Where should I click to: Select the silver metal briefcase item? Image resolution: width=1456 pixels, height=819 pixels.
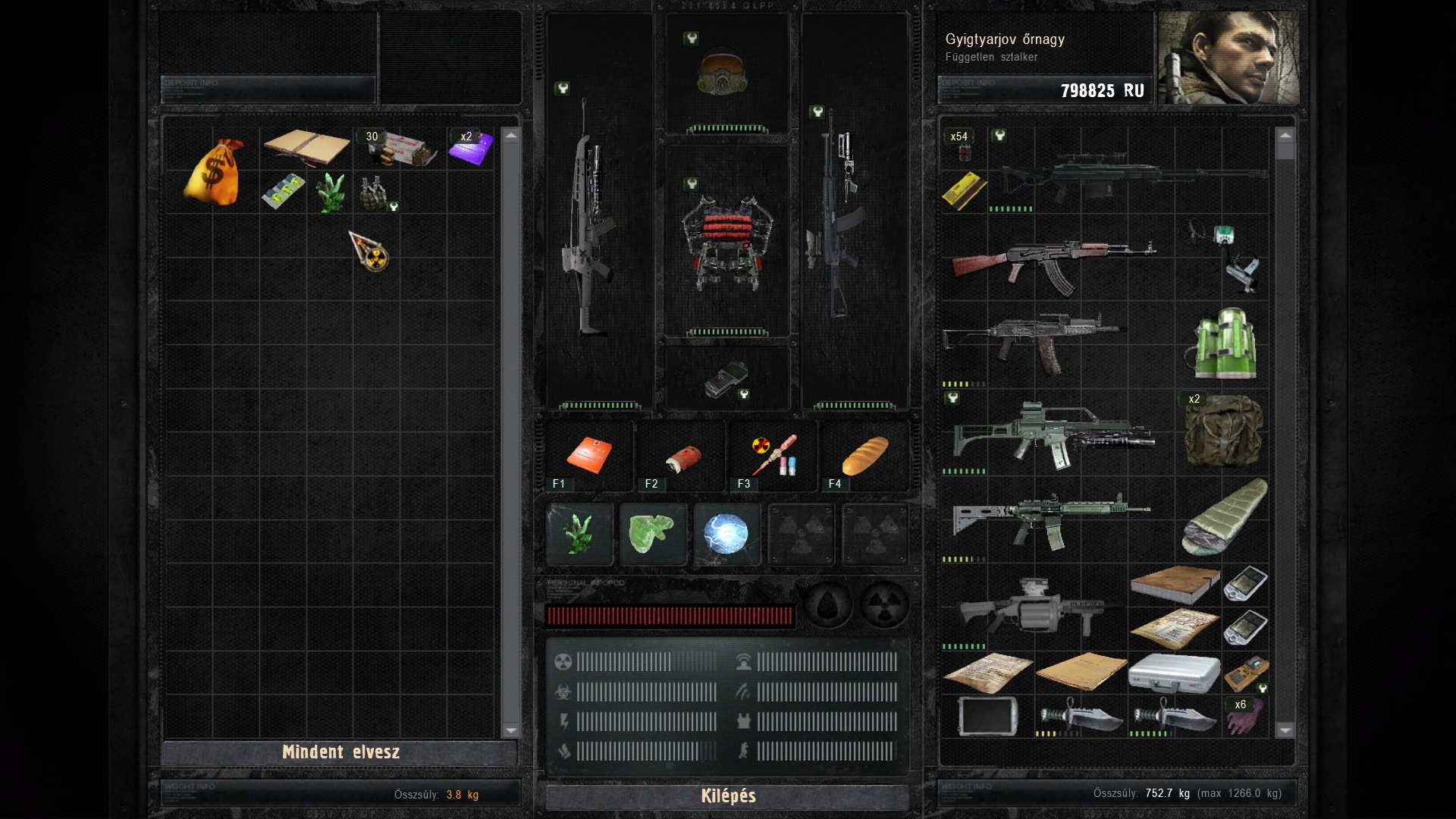[x=1174, y=673]
